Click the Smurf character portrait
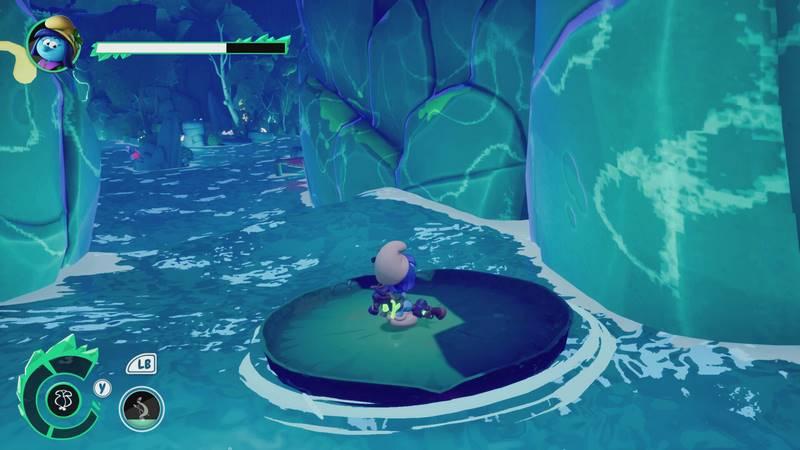Image resolution: width=800 pixels, height=450 pixels. pyautogui.click(x=50, y=43)
